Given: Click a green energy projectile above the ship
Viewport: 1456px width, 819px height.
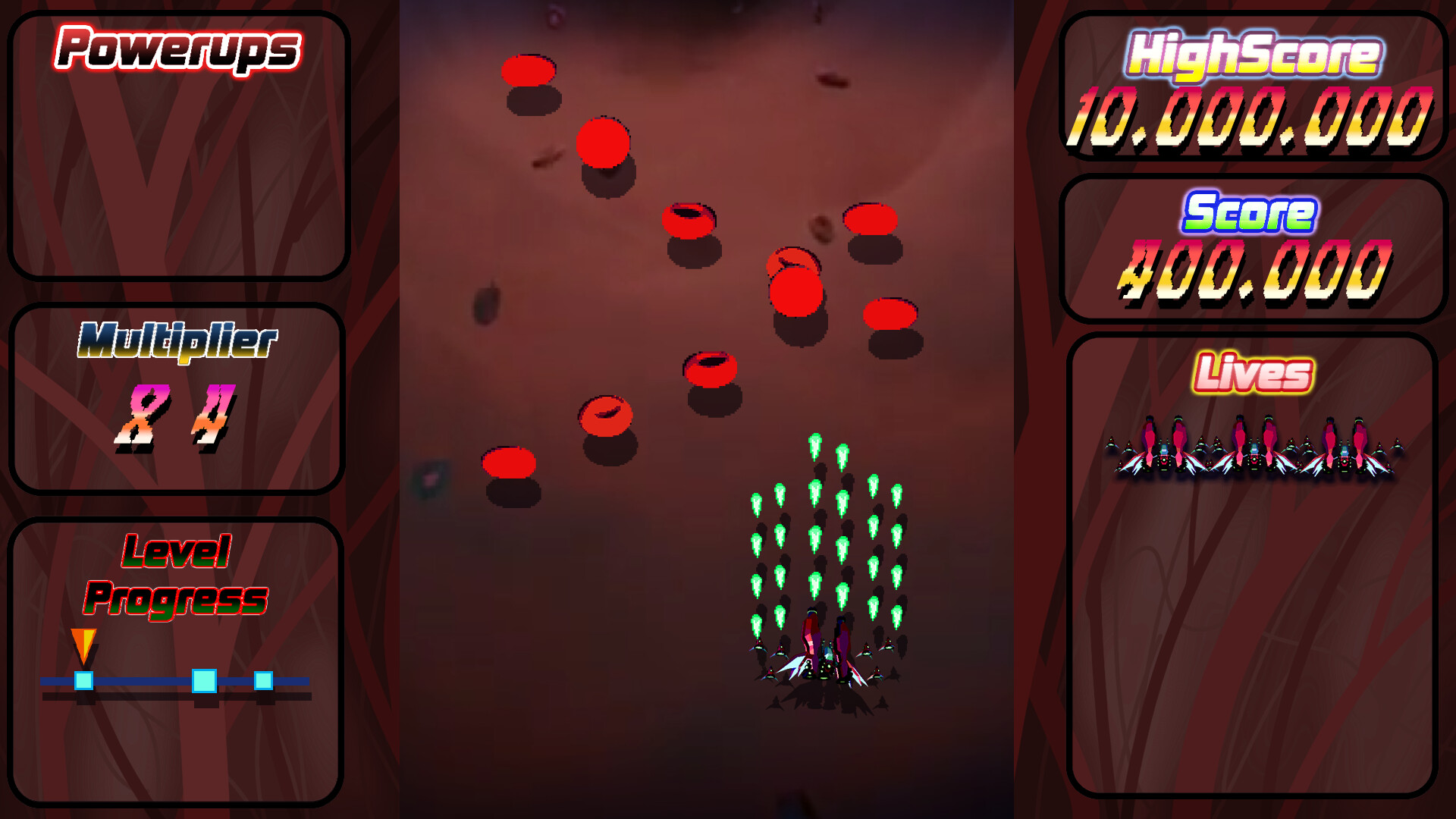Looking at the screenshot, I should [815, 444].
